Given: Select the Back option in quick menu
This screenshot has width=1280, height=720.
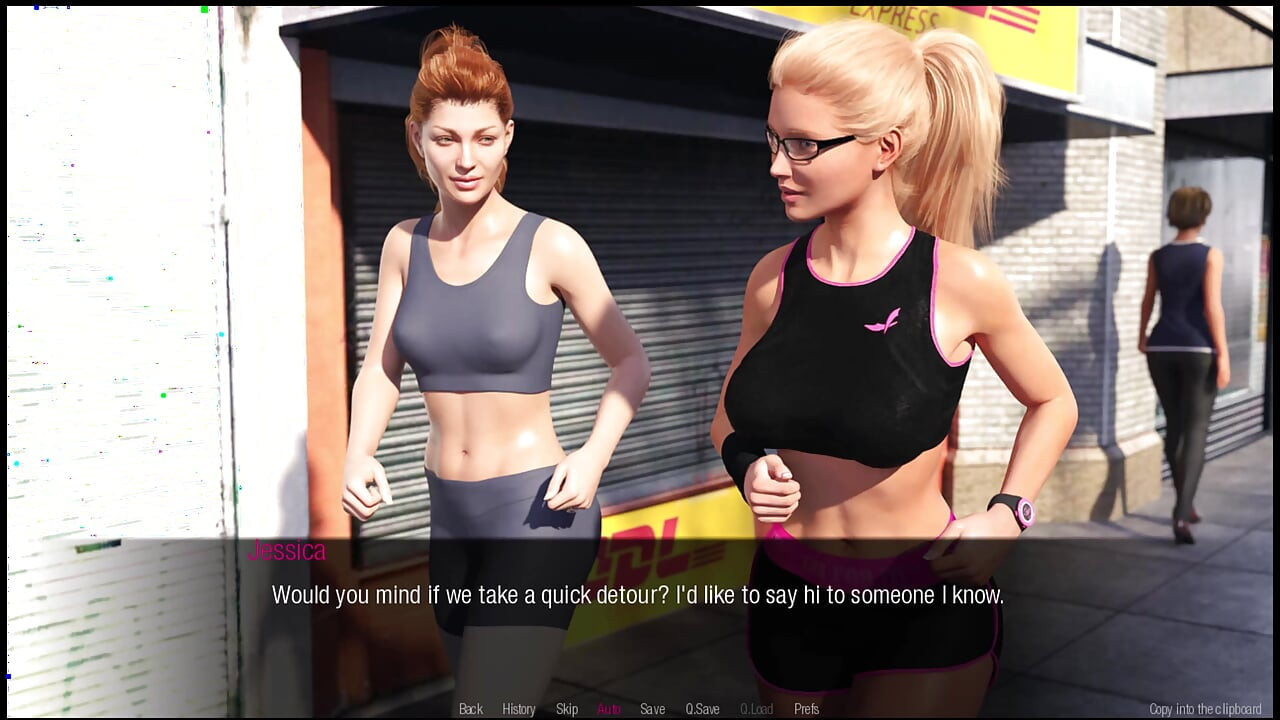Looking at the screenshot, I should coord(469,709).
